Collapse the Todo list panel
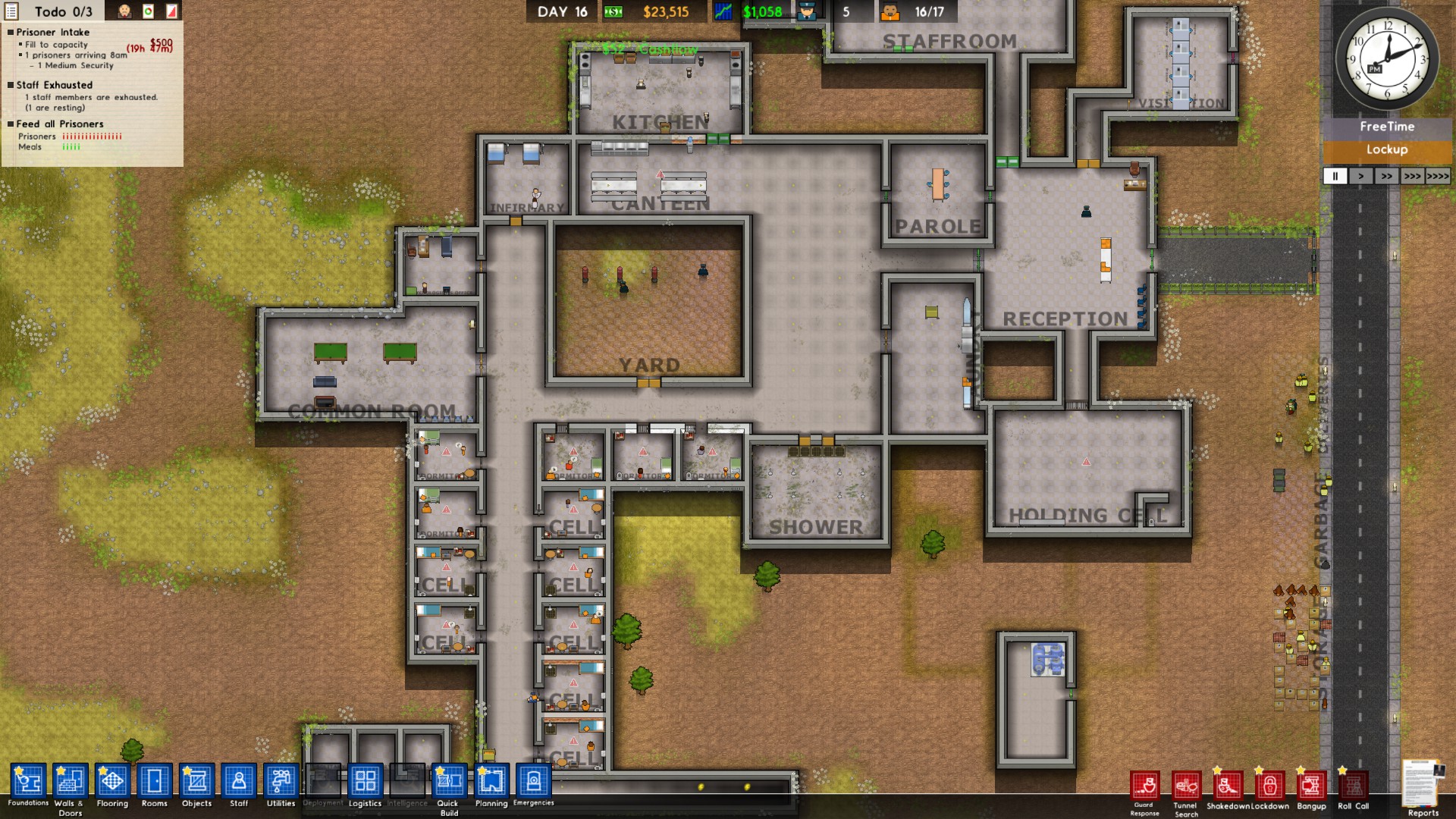This screenshot has height=819, width=1456. [x=11, y=11]
